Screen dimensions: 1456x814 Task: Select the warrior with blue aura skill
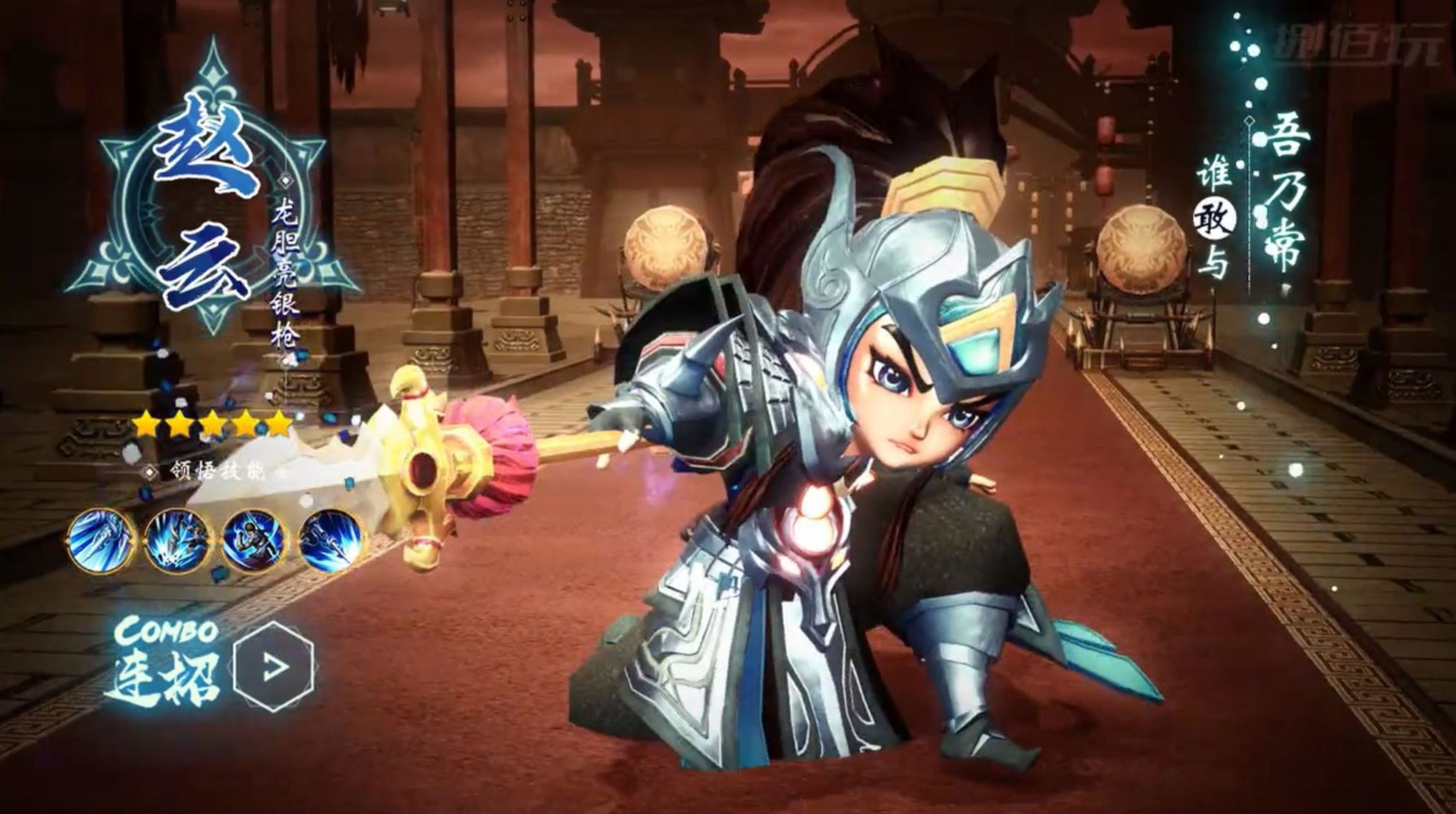pos(254,541)
